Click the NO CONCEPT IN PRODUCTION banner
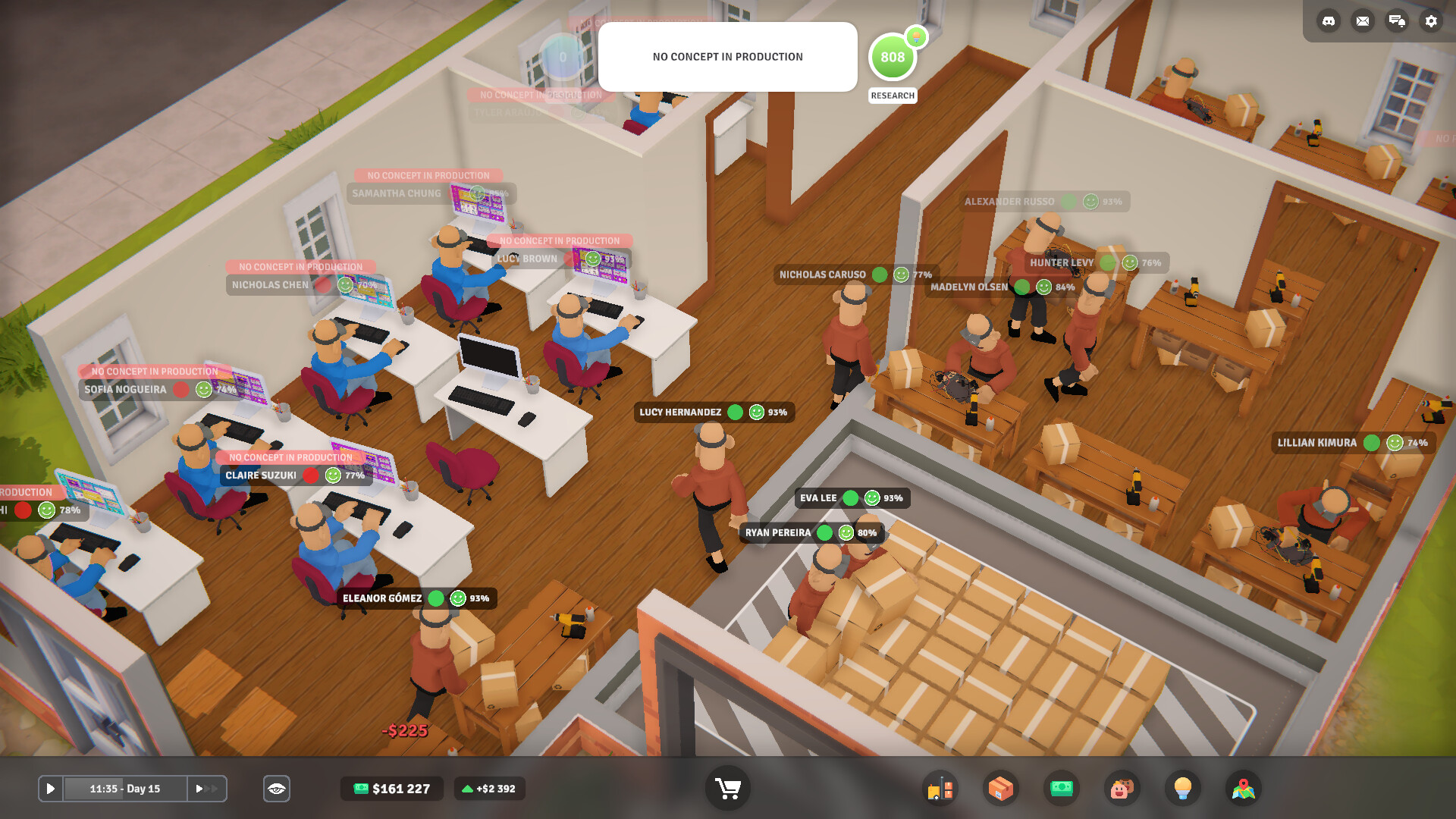The width and height of the screenshot is (1456, 819). (x=727, y=56)
